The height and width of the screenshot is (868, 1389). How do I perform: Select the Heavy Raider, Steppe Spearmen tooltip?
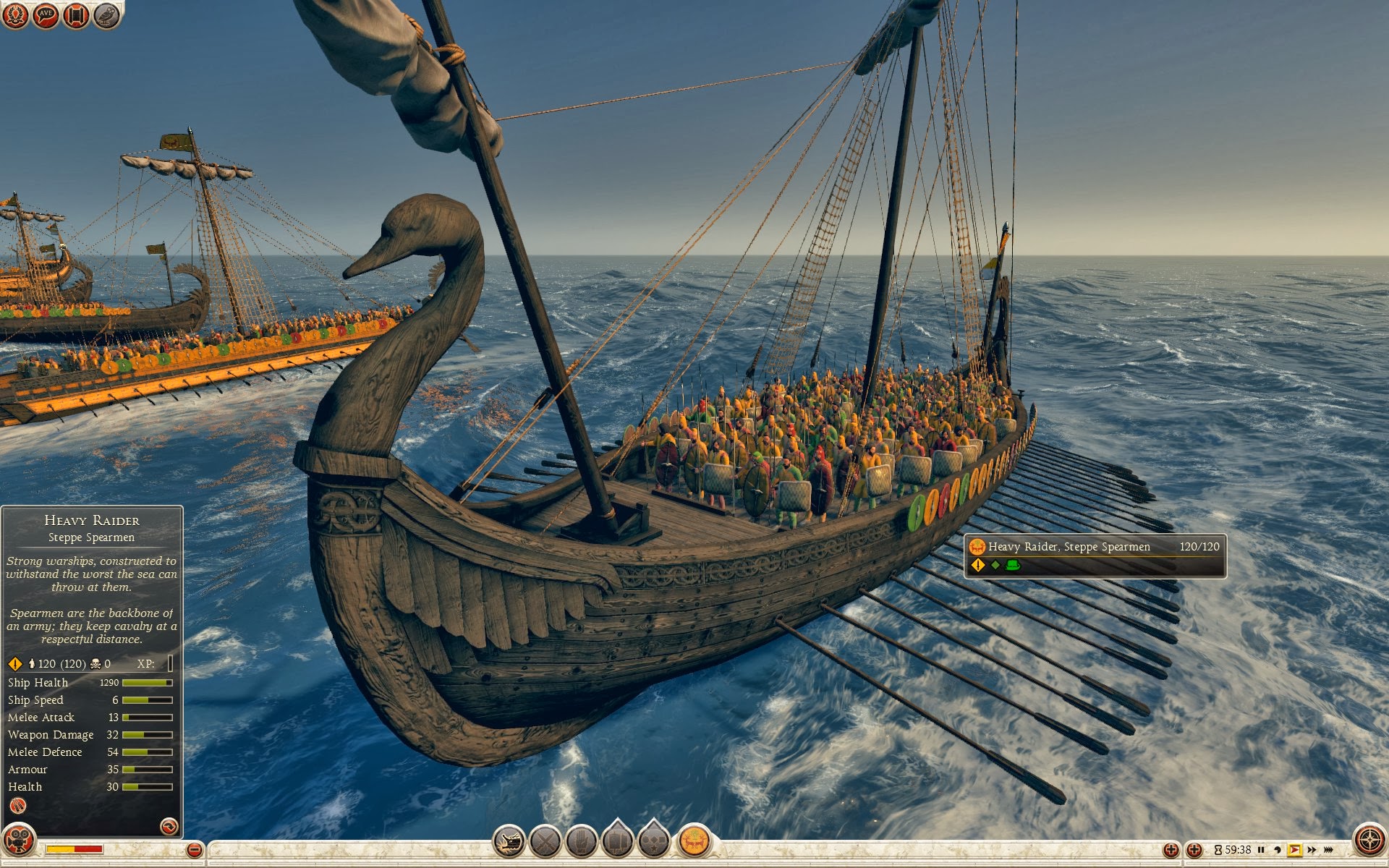(1095, 555)
